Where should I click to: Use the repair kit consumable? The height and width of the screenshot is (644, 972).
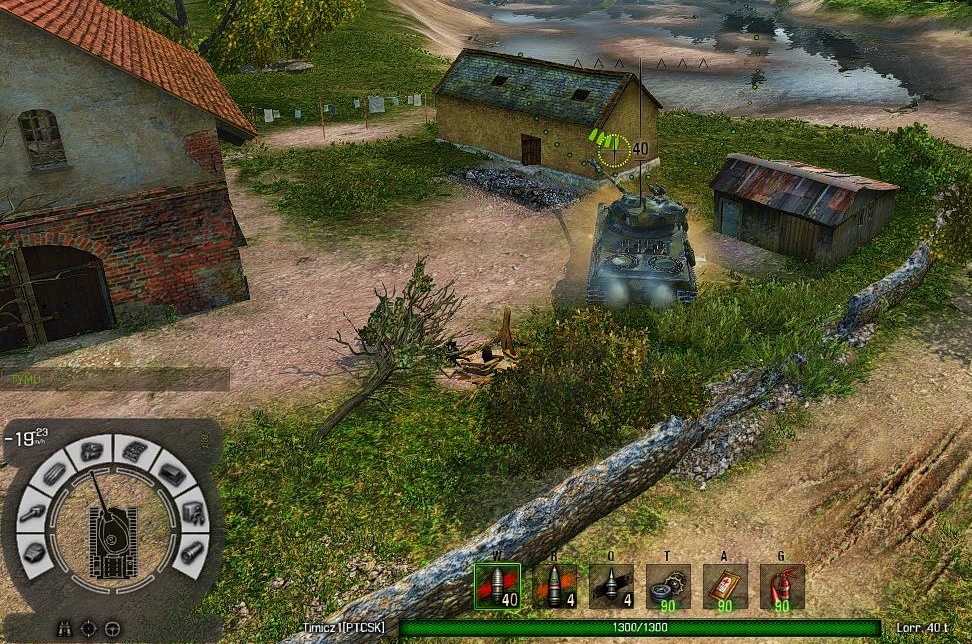pos(668,587)
